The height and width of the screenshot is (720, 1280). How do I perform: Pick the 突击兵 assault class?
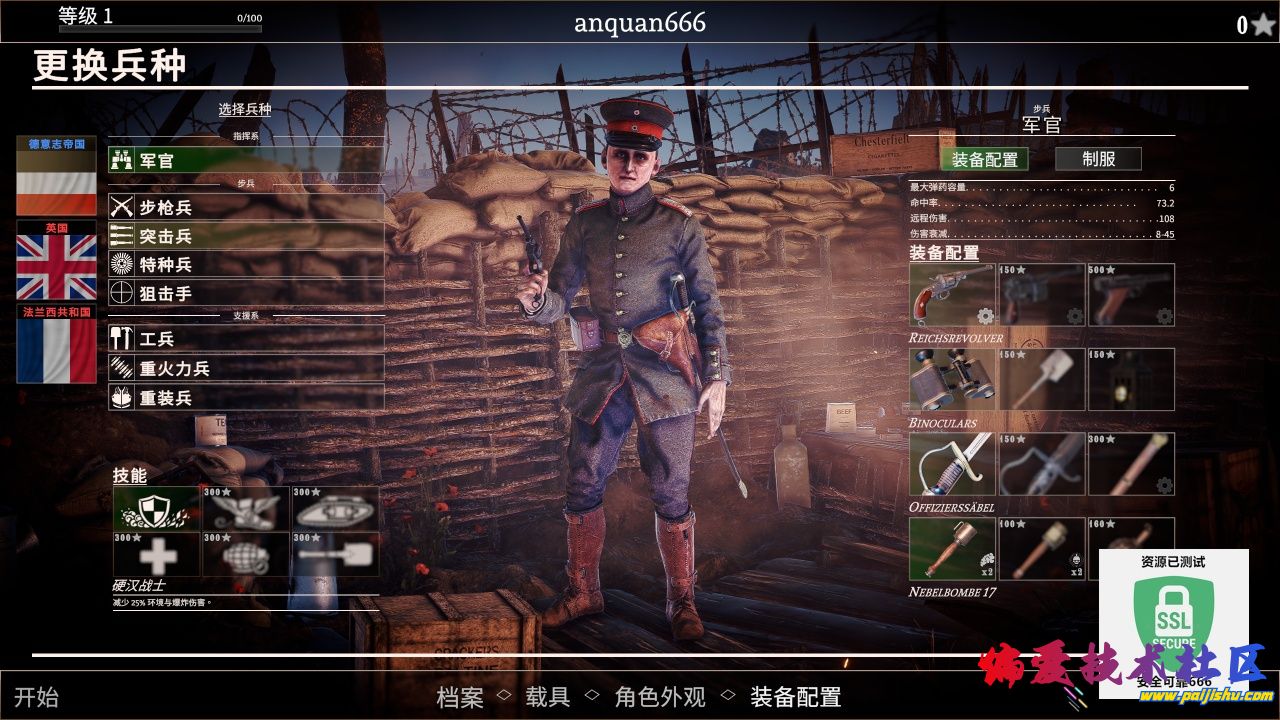246,236
